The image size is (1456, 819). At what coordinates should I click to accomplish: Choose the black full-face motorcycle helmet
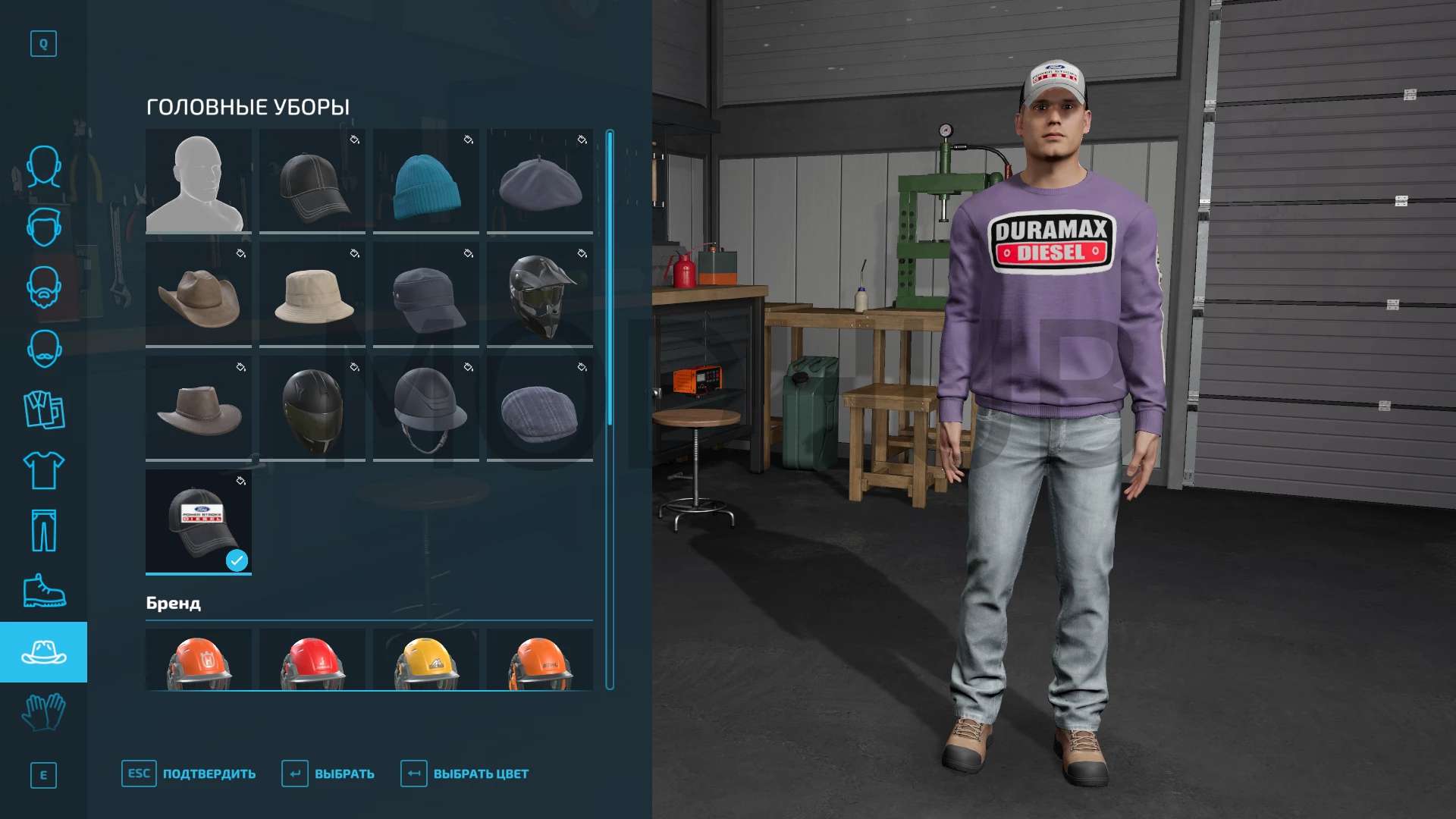coord(312,409)
